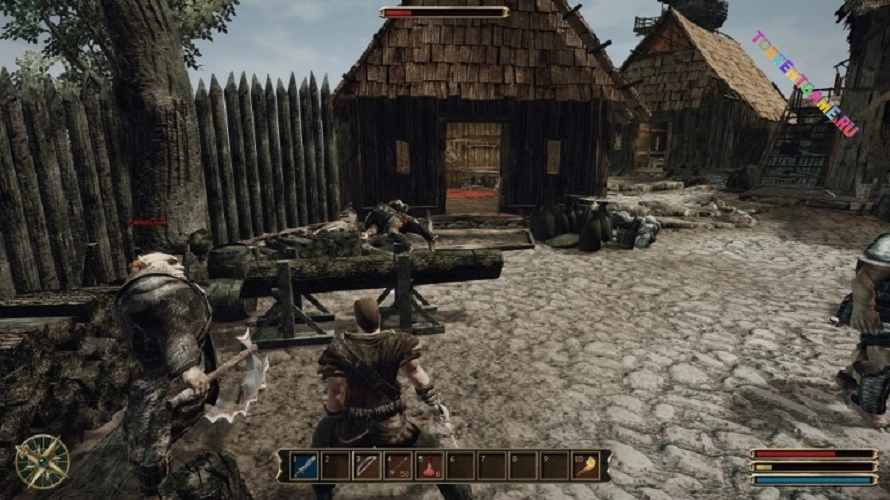Activate the torch in hotbar slot 10
Screen dimensions: 890x500
[x=587, y=466]
